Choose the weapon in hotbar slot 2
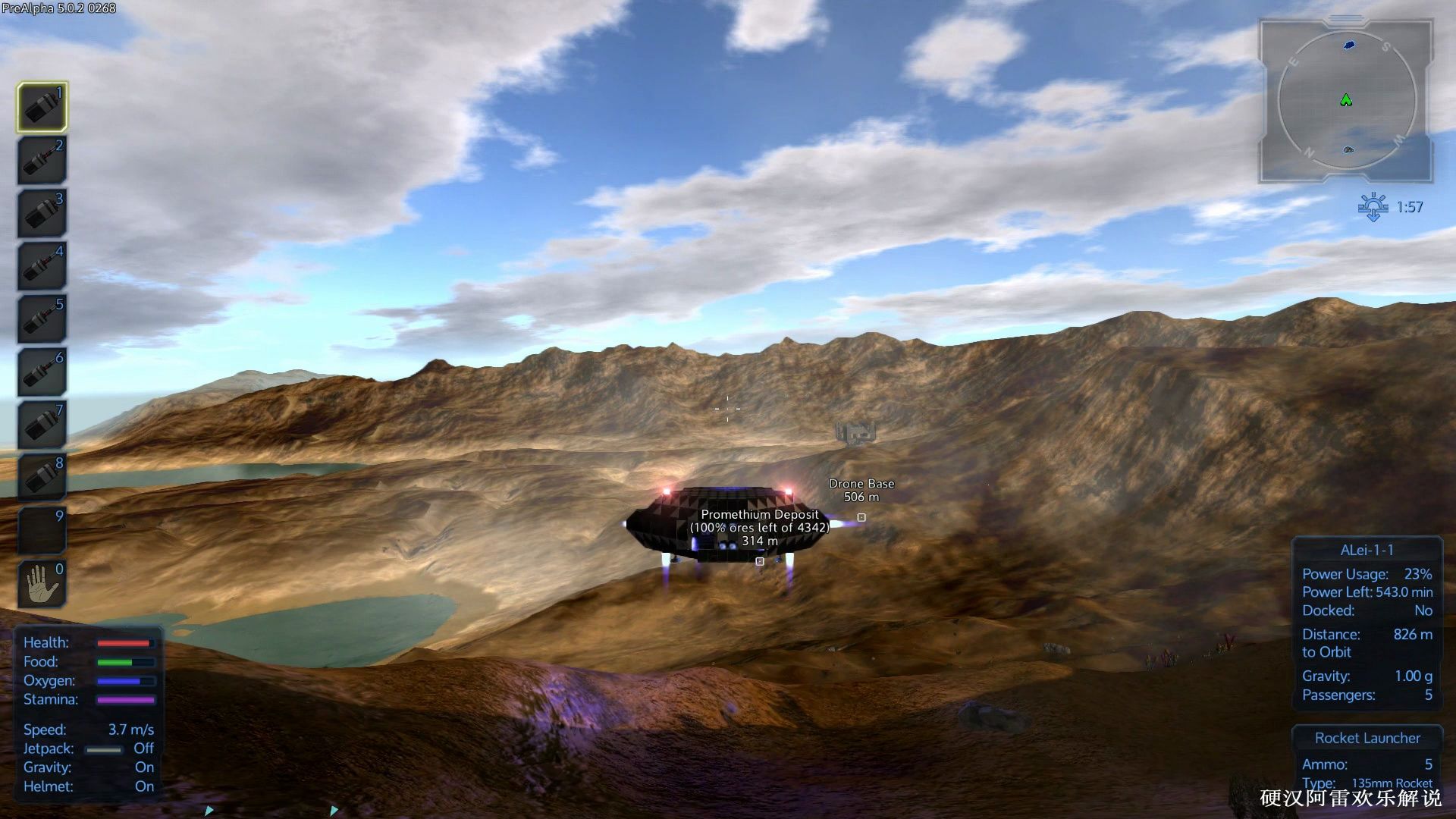The image size is (1456, 819). 42,160
